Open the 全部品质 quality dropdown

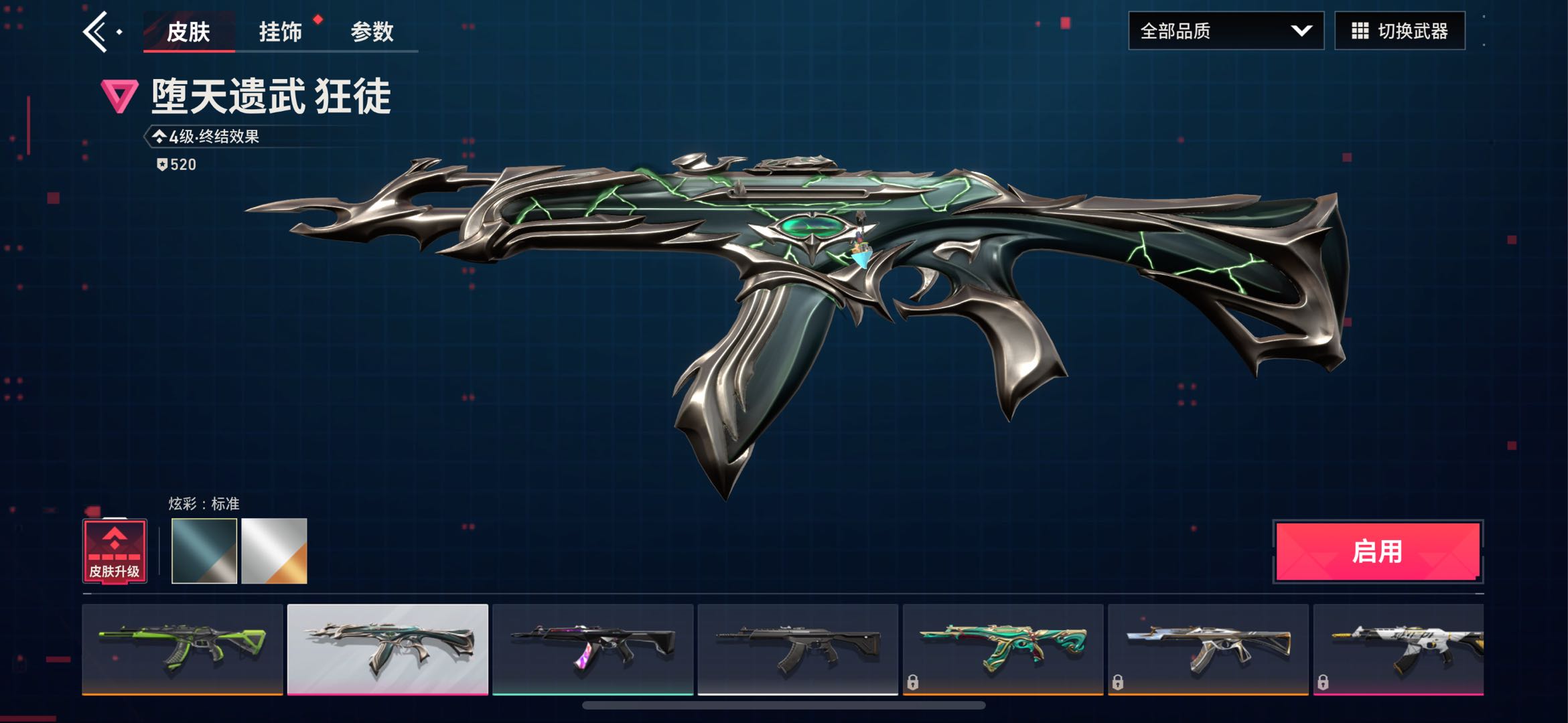point(1225,31)
